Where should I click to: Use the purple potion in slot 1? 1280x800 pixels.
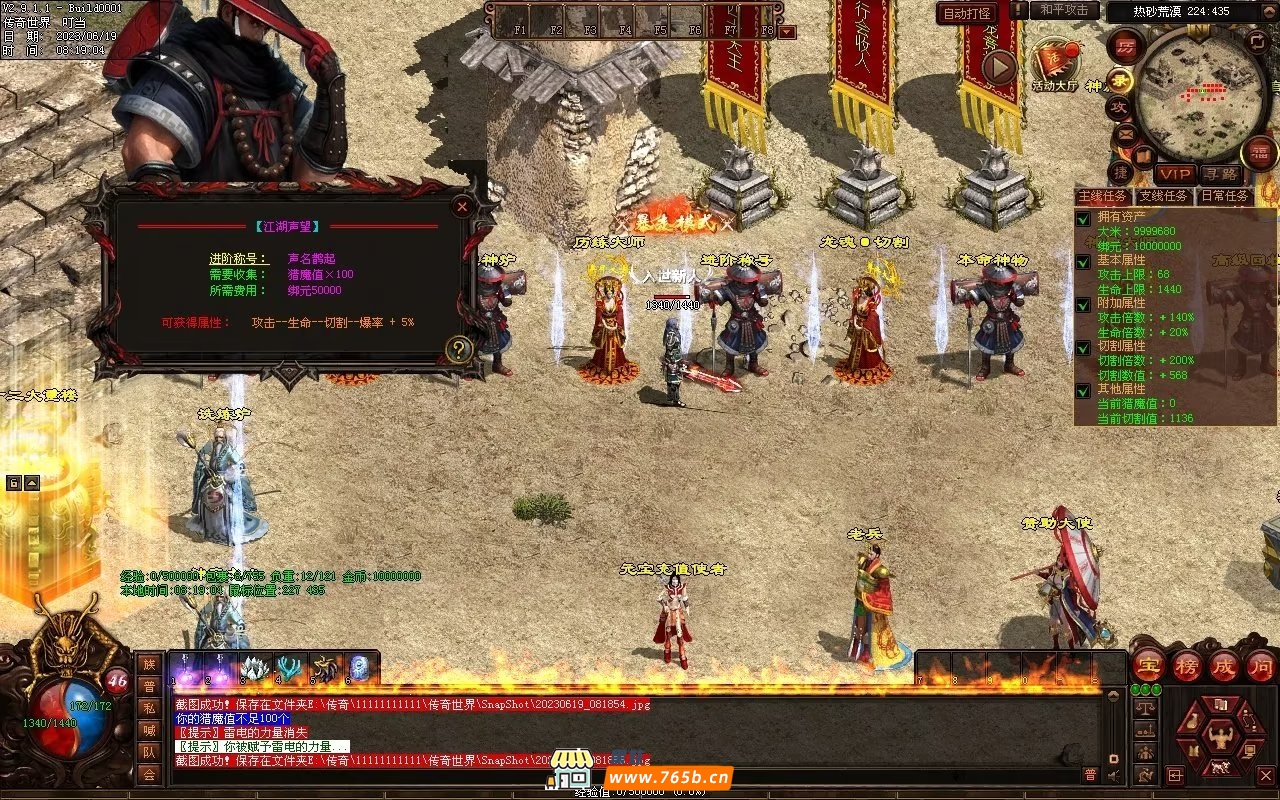[185, 668]
